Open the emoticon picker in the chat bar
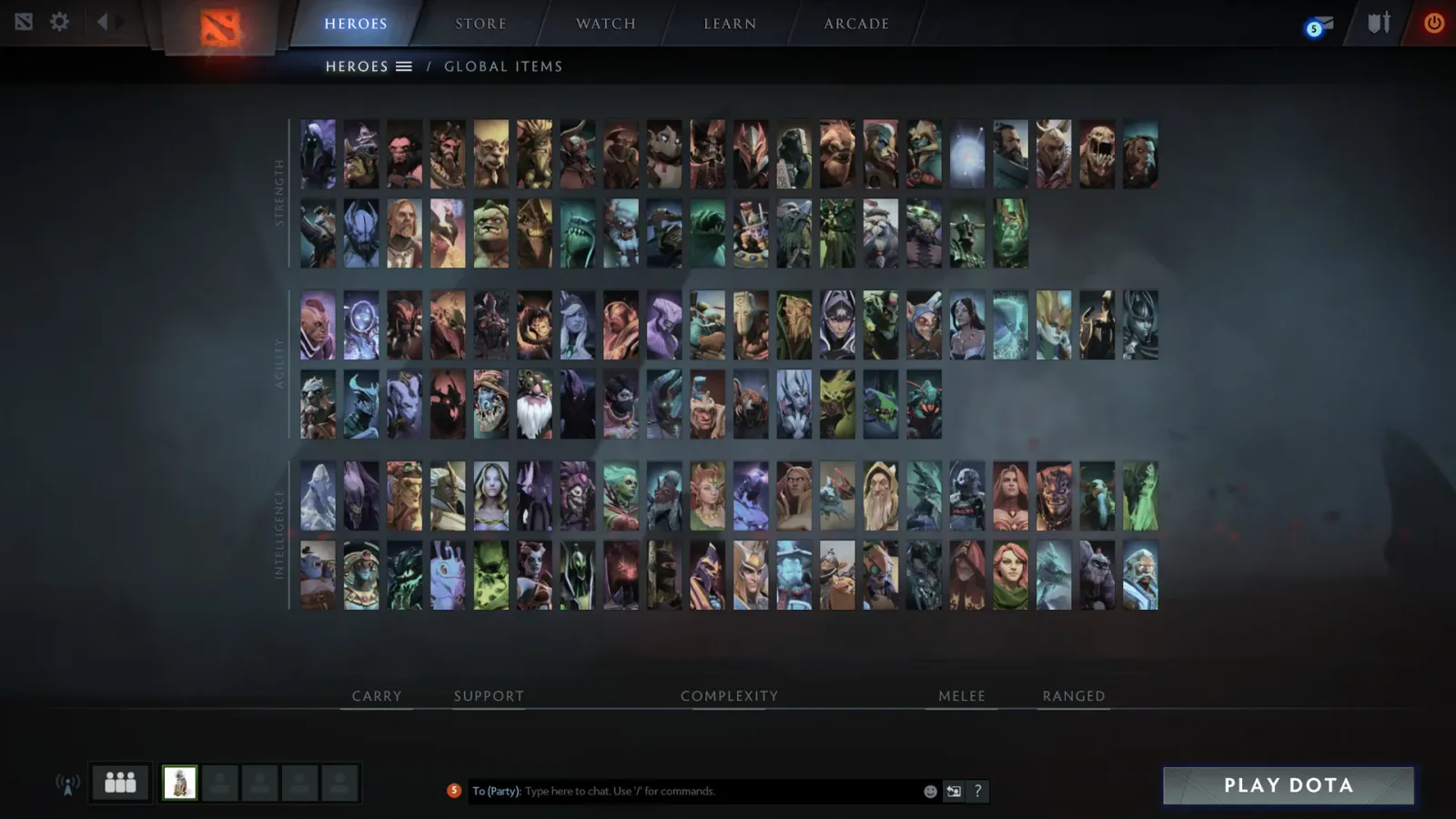Viewport: 1456px width, 819px height. 930,791
